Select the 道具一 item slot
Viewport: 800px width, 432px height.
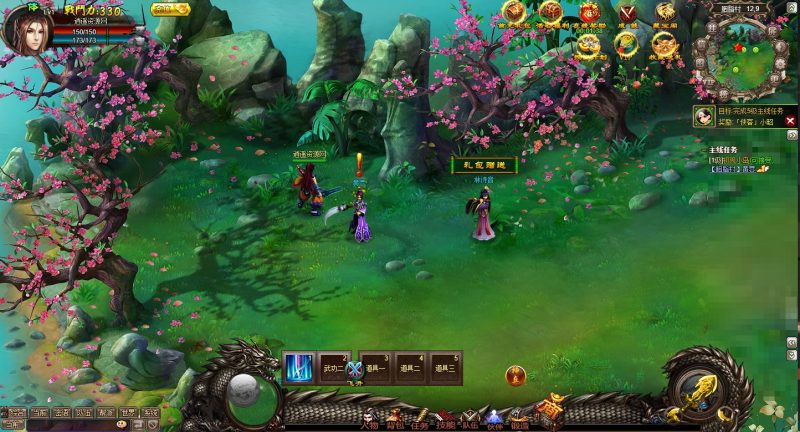pos(375,369)
